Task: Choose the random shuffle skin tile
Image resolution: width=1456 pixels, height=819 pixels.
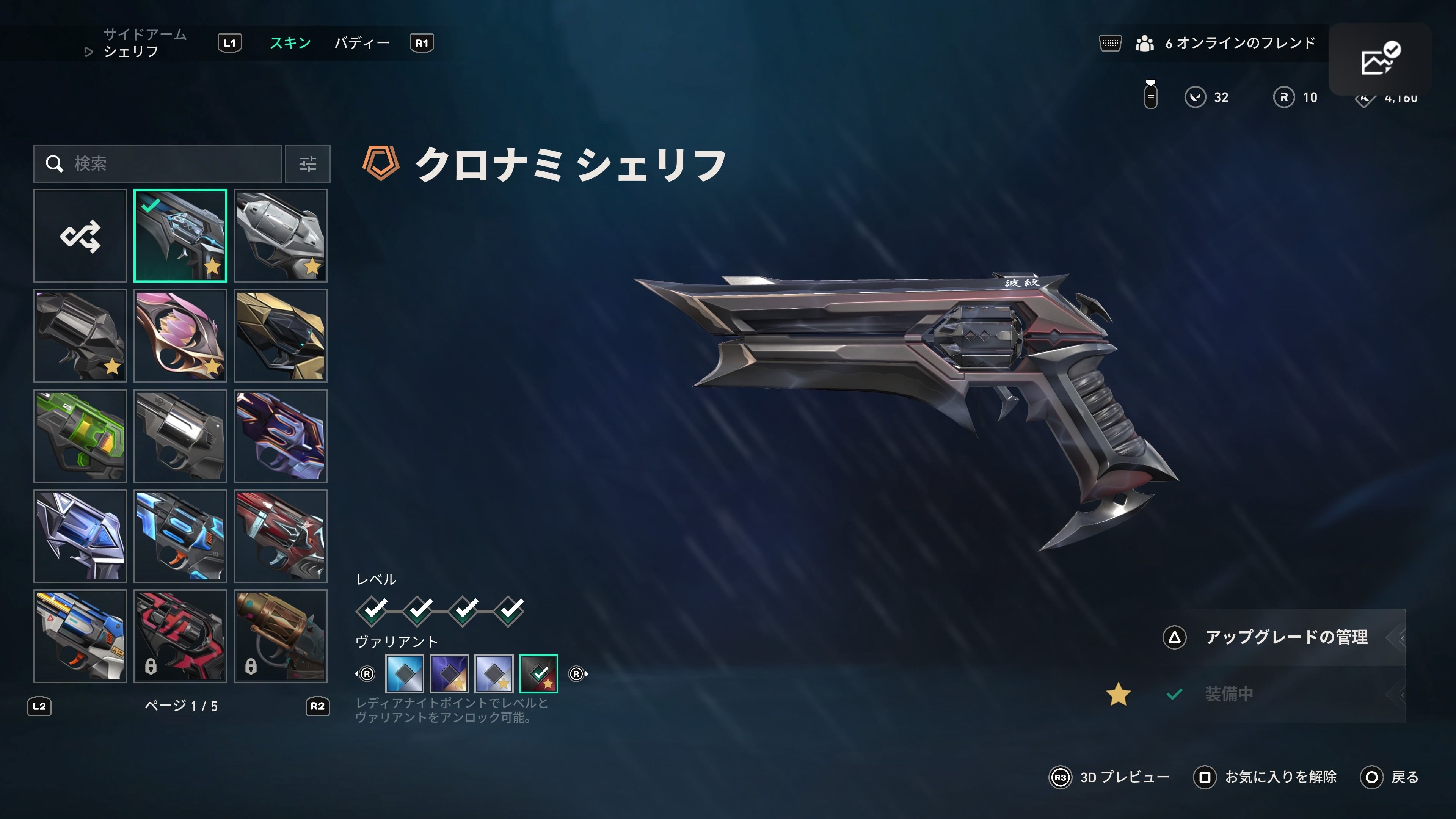Action: 80,236
